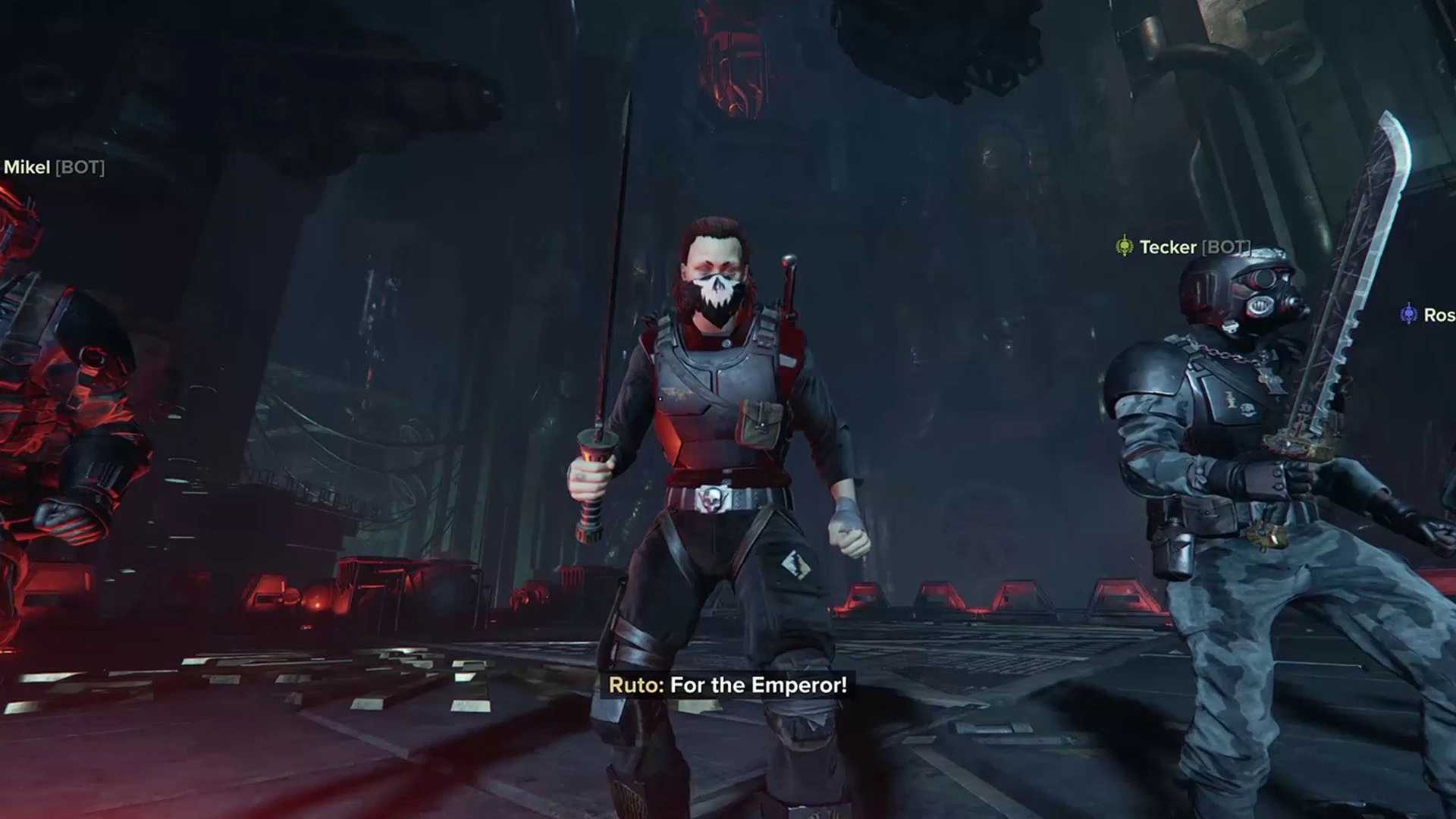Select the blue class emblem next to Ros

(x=1409, y=312)
